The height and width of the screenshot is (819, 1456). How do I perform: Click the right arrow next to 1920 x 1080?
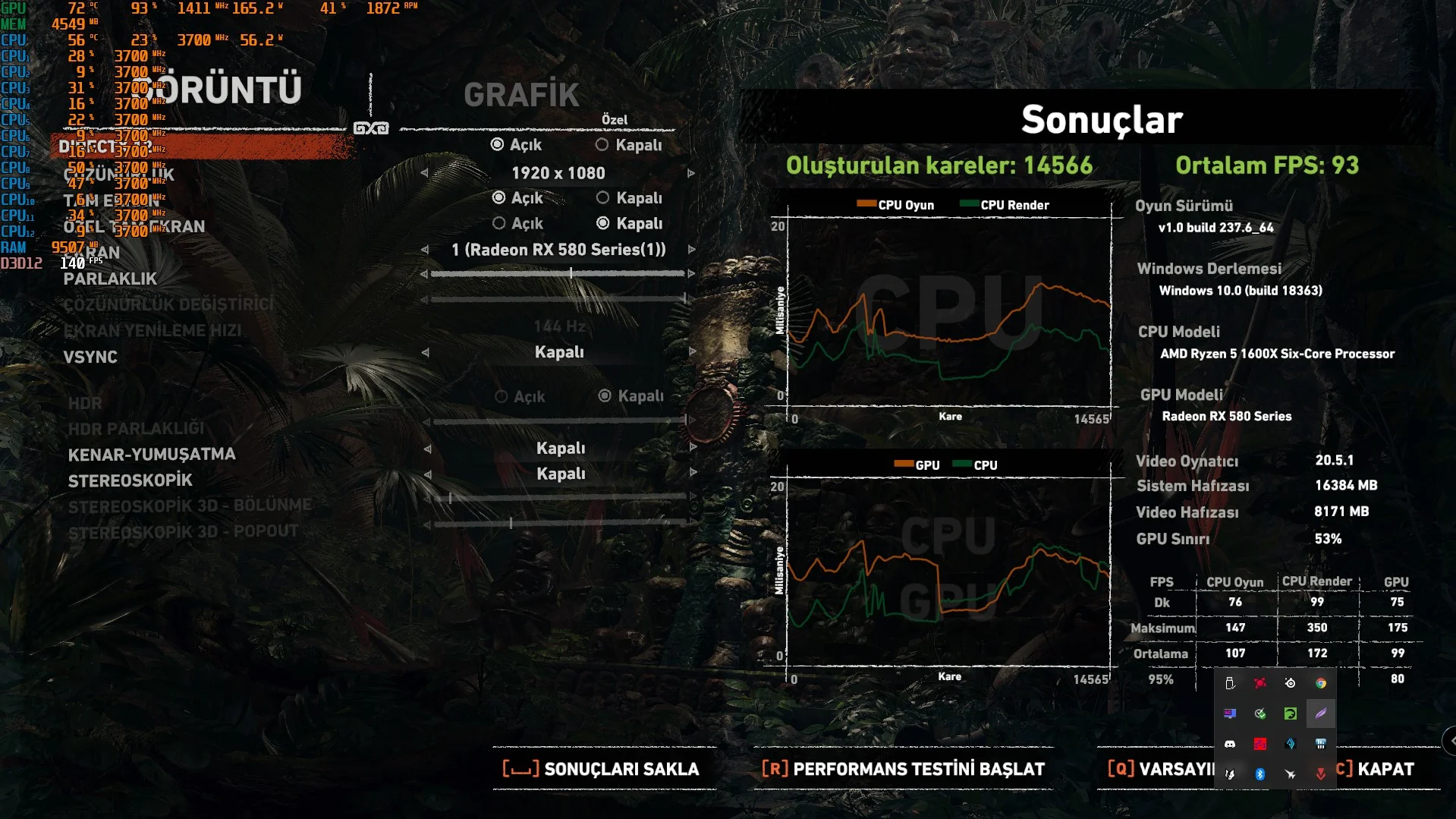690,173
